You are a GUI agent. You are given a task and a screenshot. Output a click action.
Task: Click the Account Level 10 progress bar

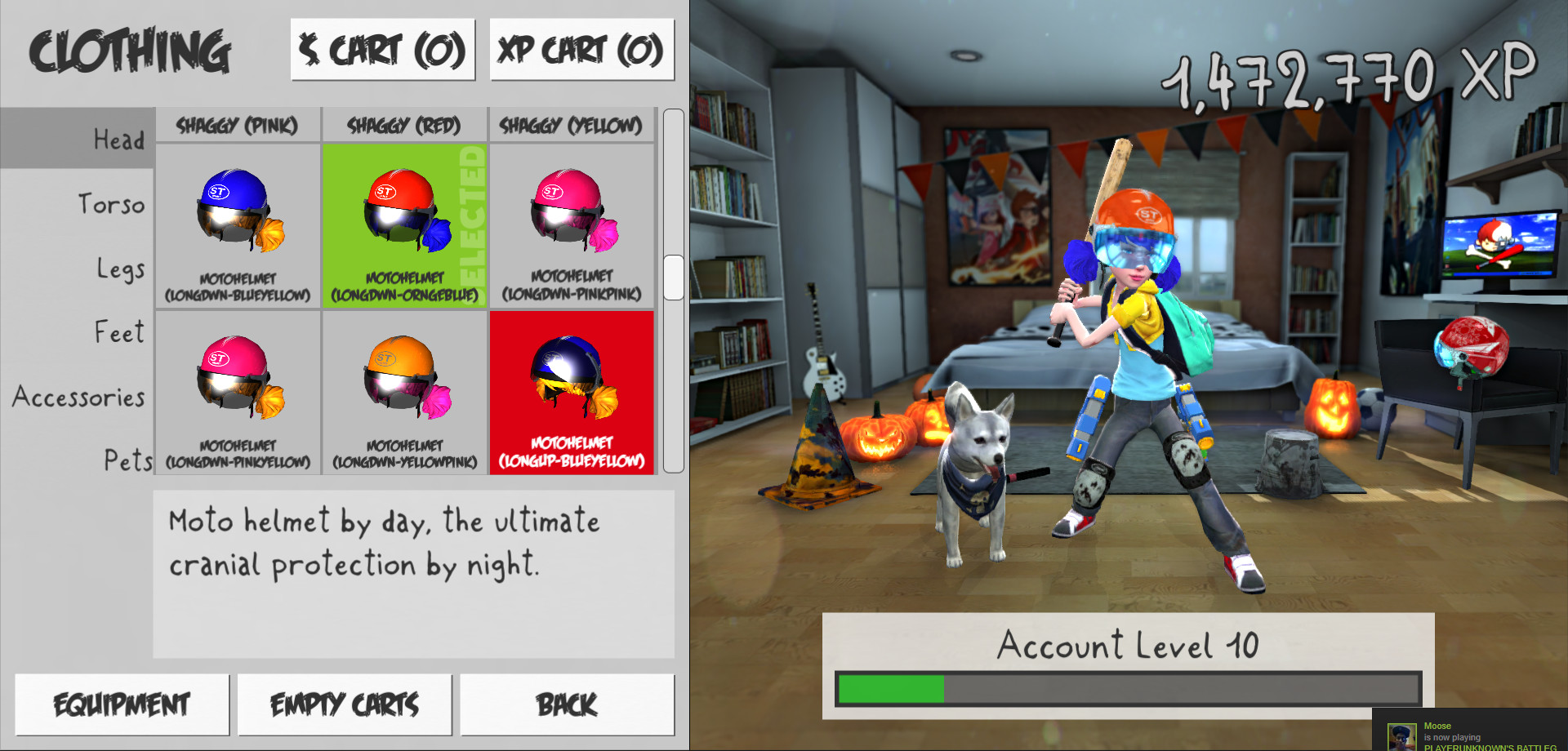tap(1127, 689)
